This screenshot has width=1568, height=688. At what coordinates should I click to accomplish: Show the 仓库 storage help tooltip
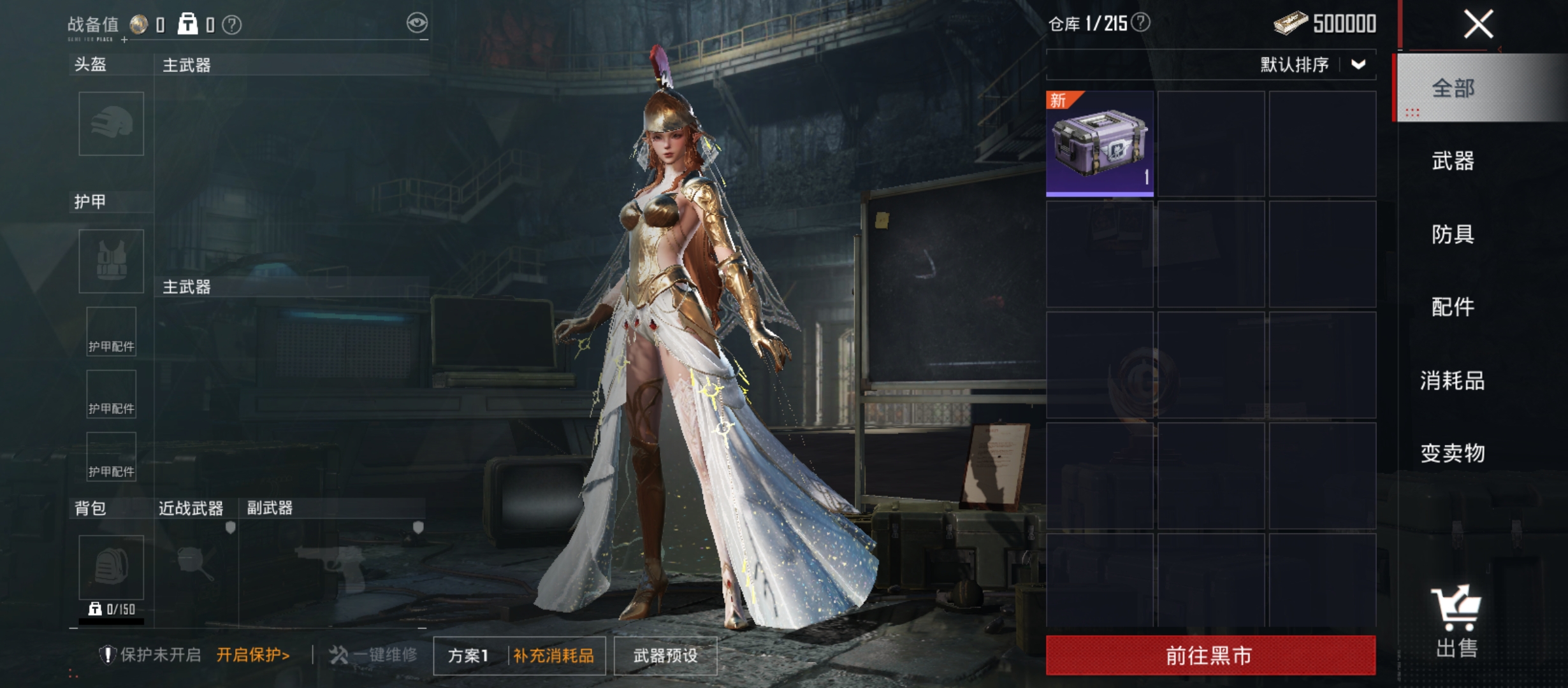pyautogui.click(x=1140, y=23)
